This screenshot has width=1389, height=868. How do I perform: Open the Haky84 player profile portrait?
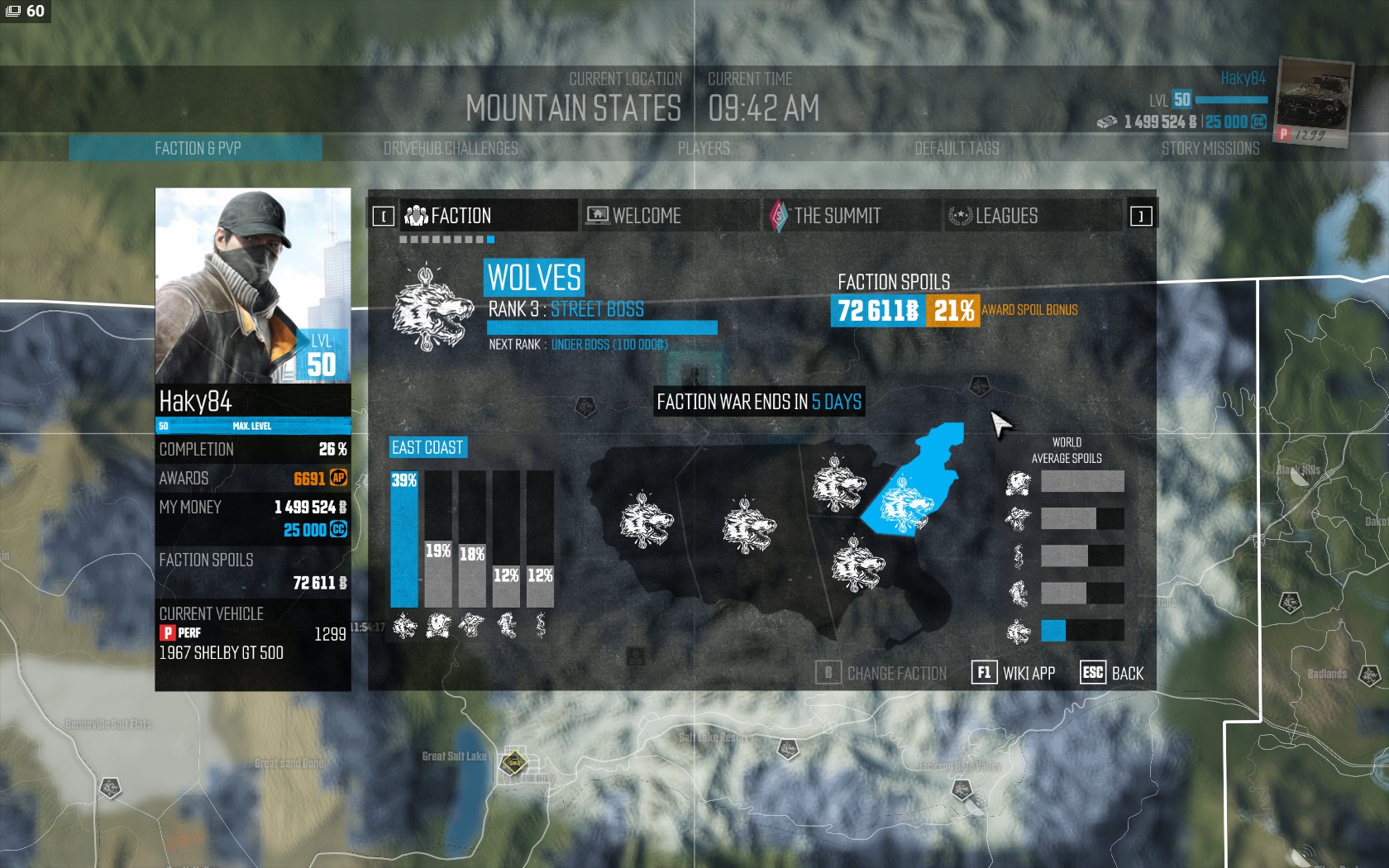(x=253, y=285)
